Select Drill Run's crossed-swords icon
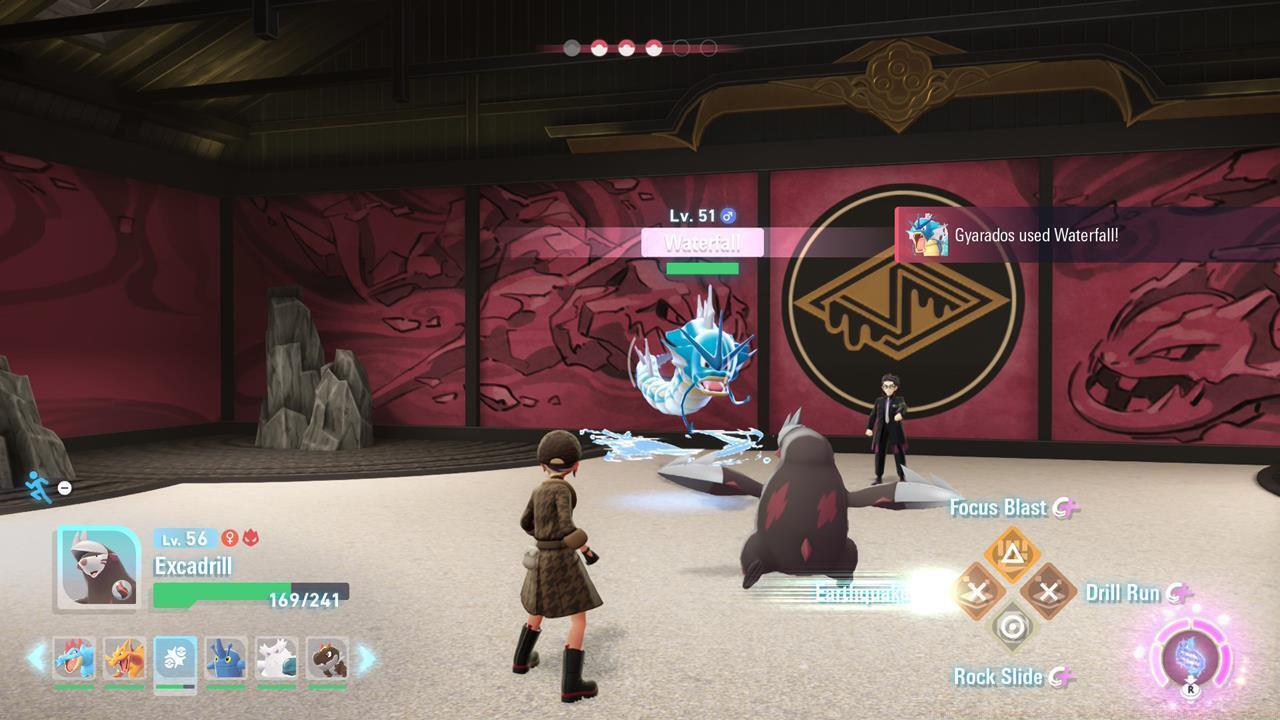This screenshot has height=720, width=1280. coord(1047,590)
